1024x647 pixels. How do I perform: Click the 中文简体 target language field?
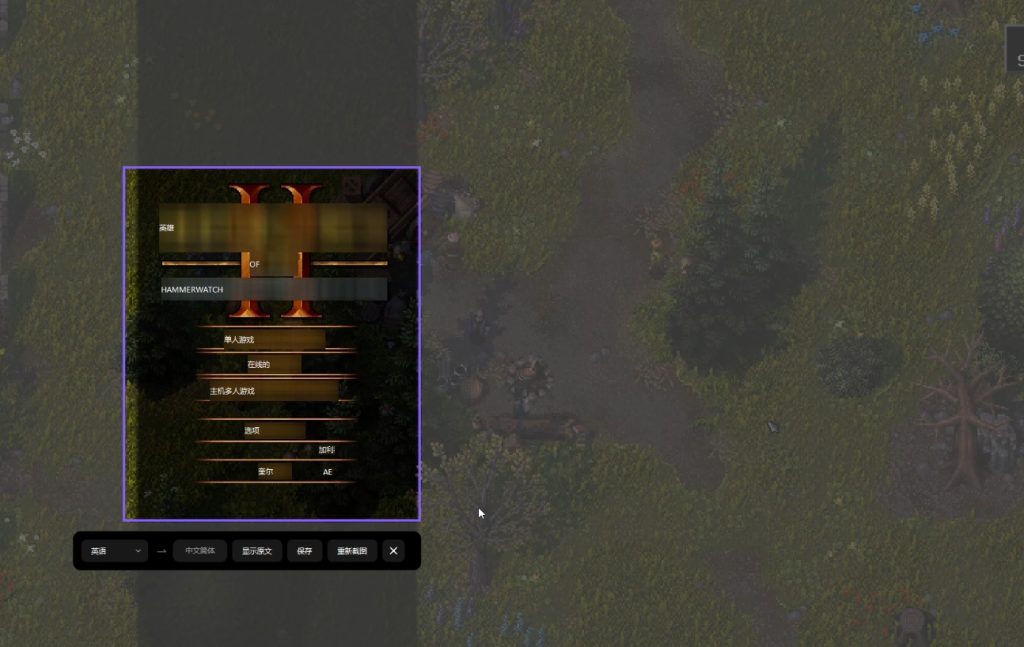pos(200,551)
